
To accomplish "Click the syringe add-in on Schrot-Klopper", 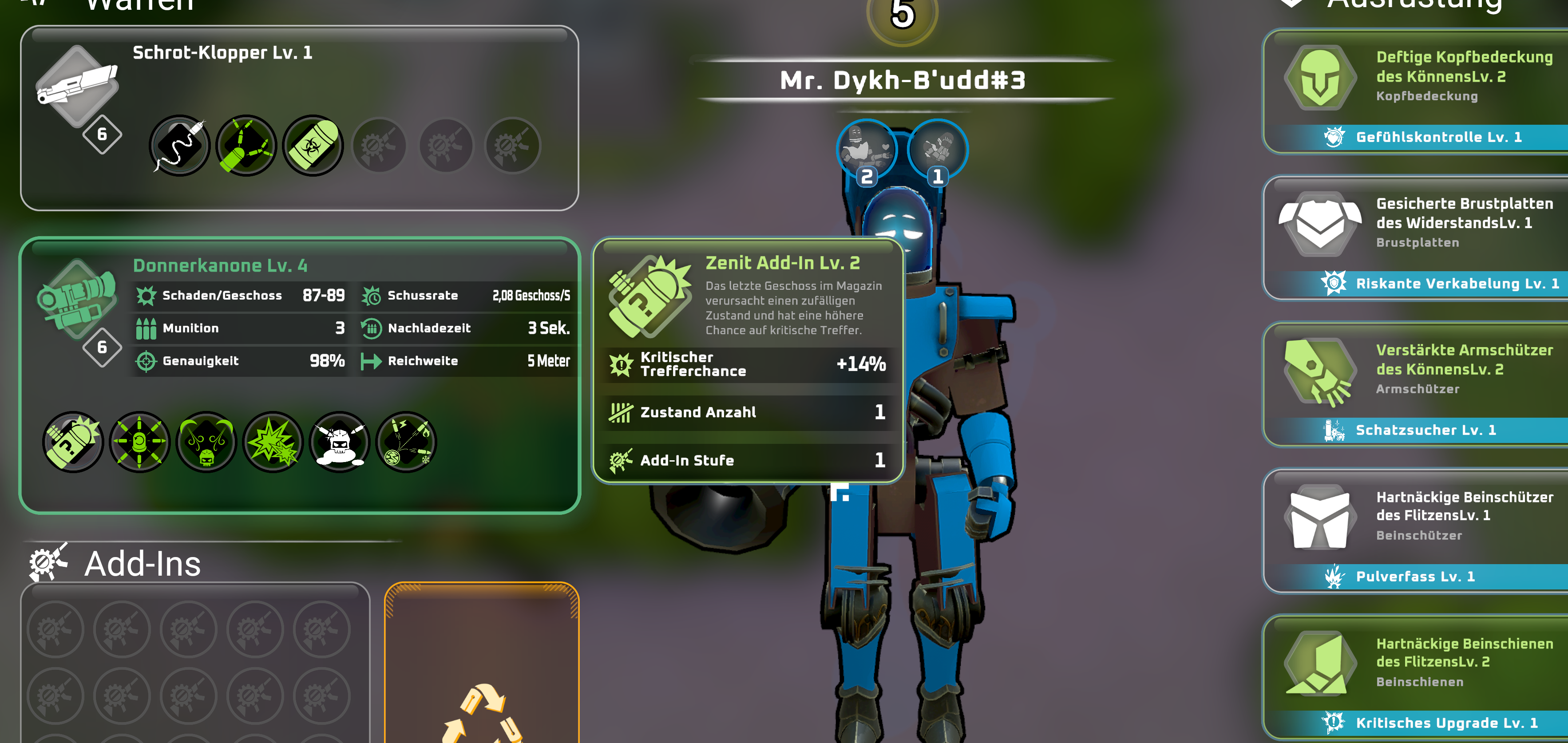I will coord(179,146).
